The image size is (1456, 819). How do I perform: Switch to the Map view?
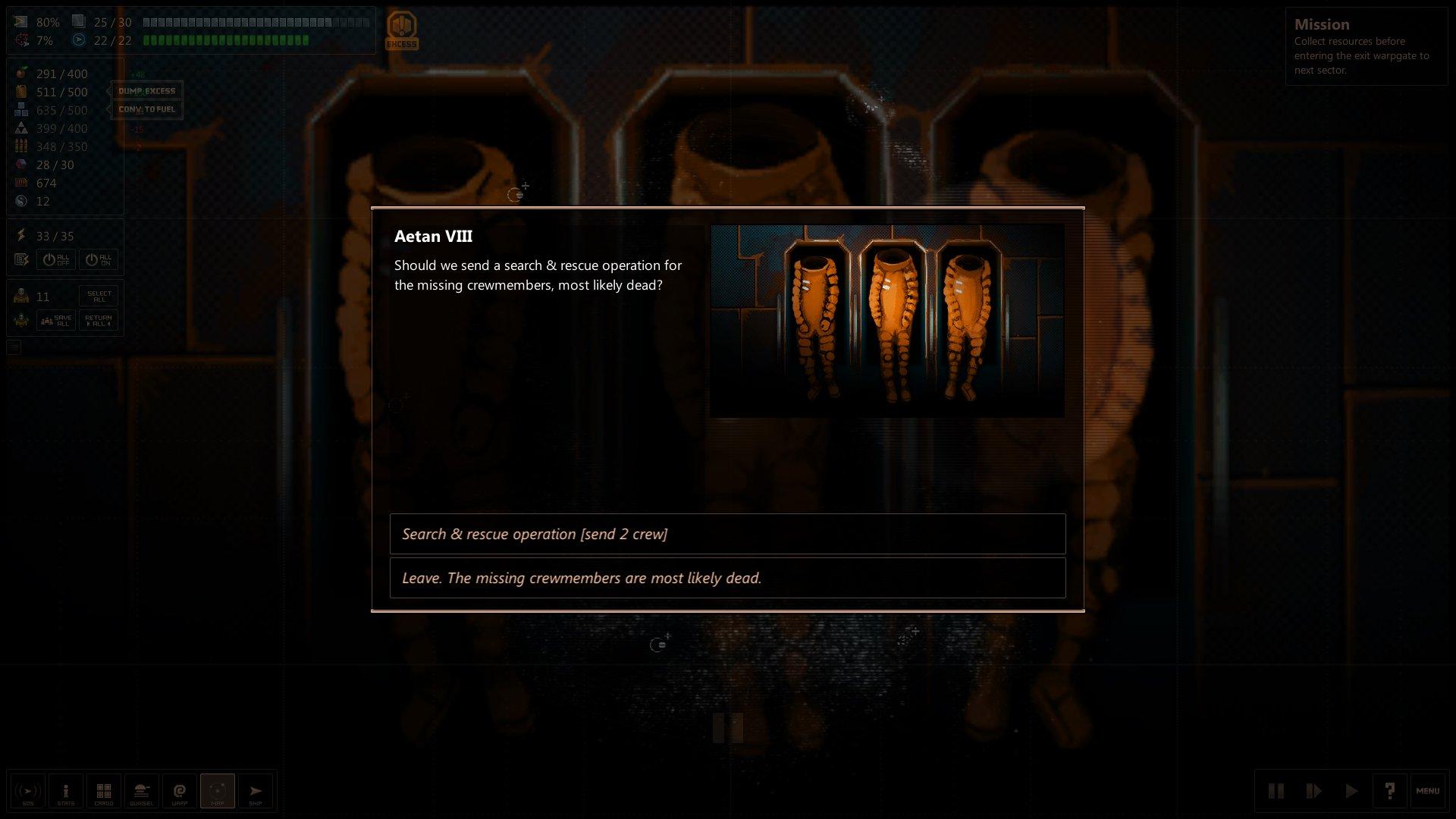pyautogui.click(x=218, y=792)
